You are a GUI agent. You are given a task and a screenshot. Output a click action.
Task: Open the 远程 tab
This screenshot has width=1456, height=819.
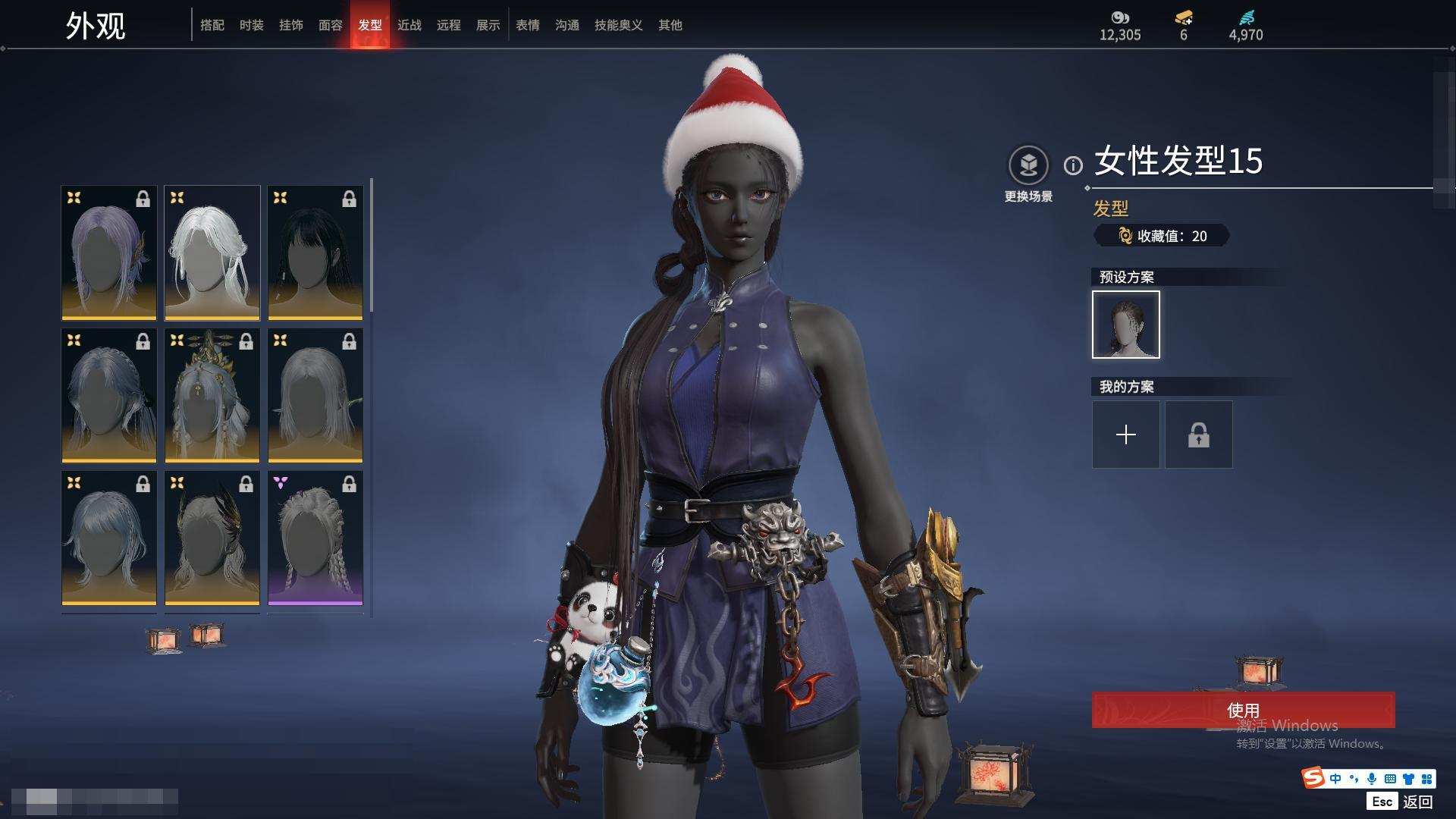(x=449, y=25)
